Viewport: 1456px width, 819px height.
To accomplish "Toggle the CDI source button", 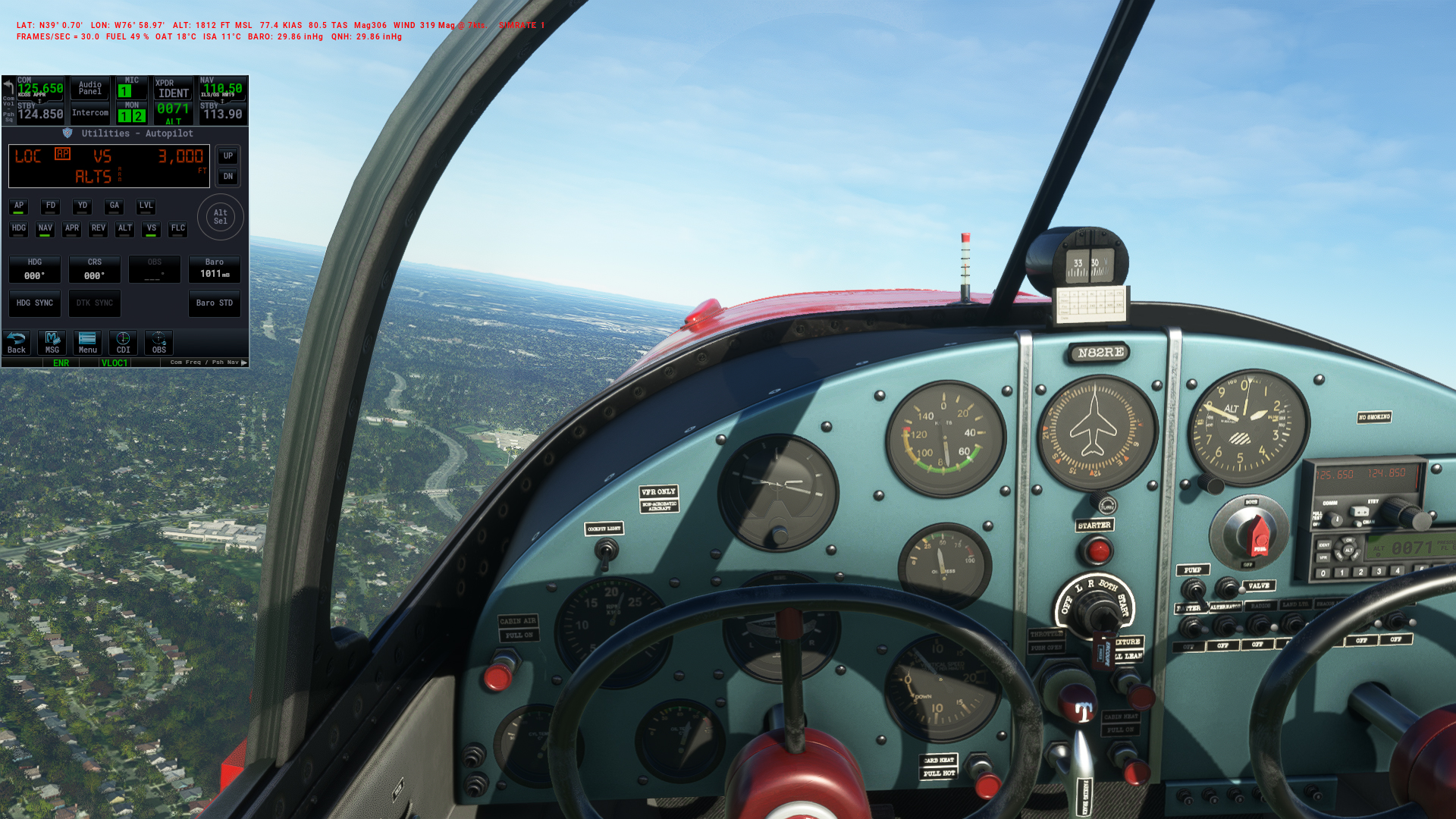I will pyautogui.click(x=124, y=343).
